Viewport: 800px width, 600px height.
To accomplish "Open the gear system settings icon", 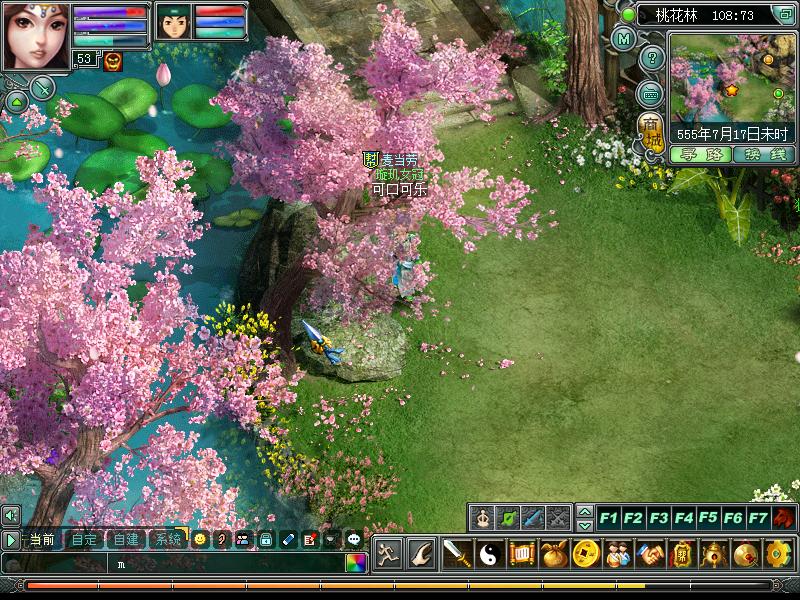I will 778,553.
